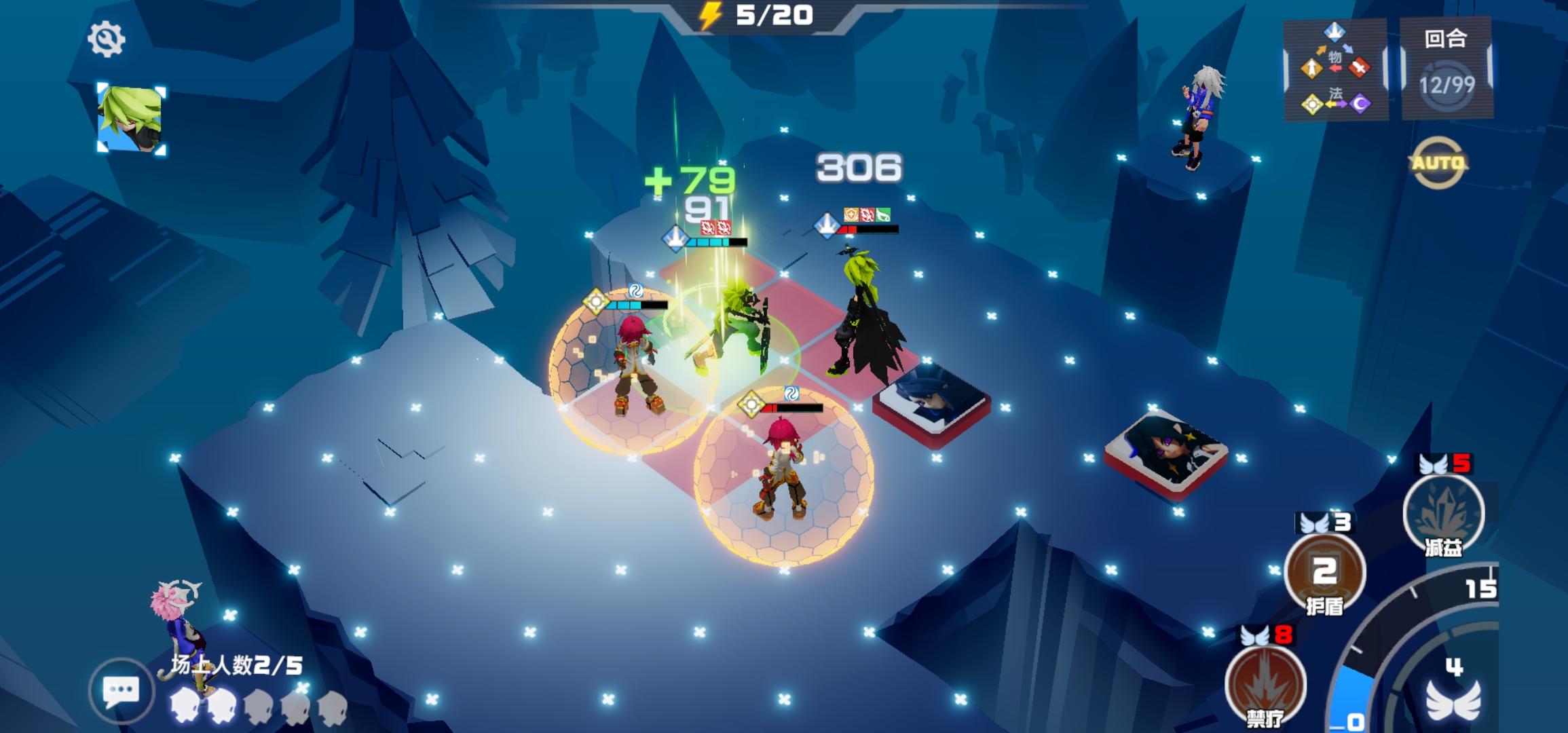The image size is (1568, 733).
Task: Tap the blue crown diamond in elemental chart
Action: [1335, 32]
